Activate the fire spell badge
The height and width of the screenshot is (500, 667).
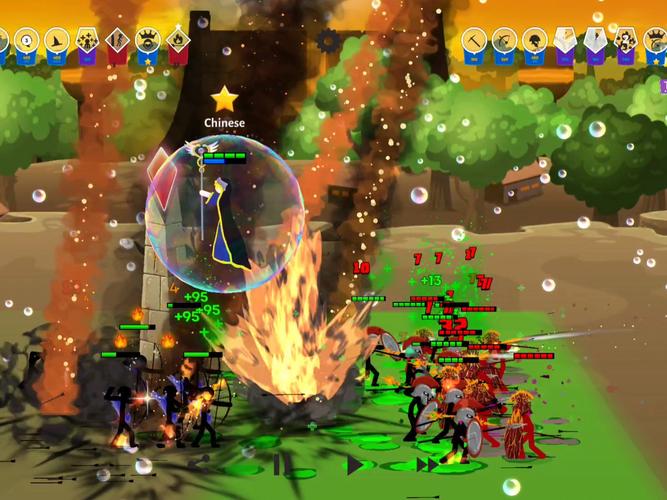click(179, 41)
